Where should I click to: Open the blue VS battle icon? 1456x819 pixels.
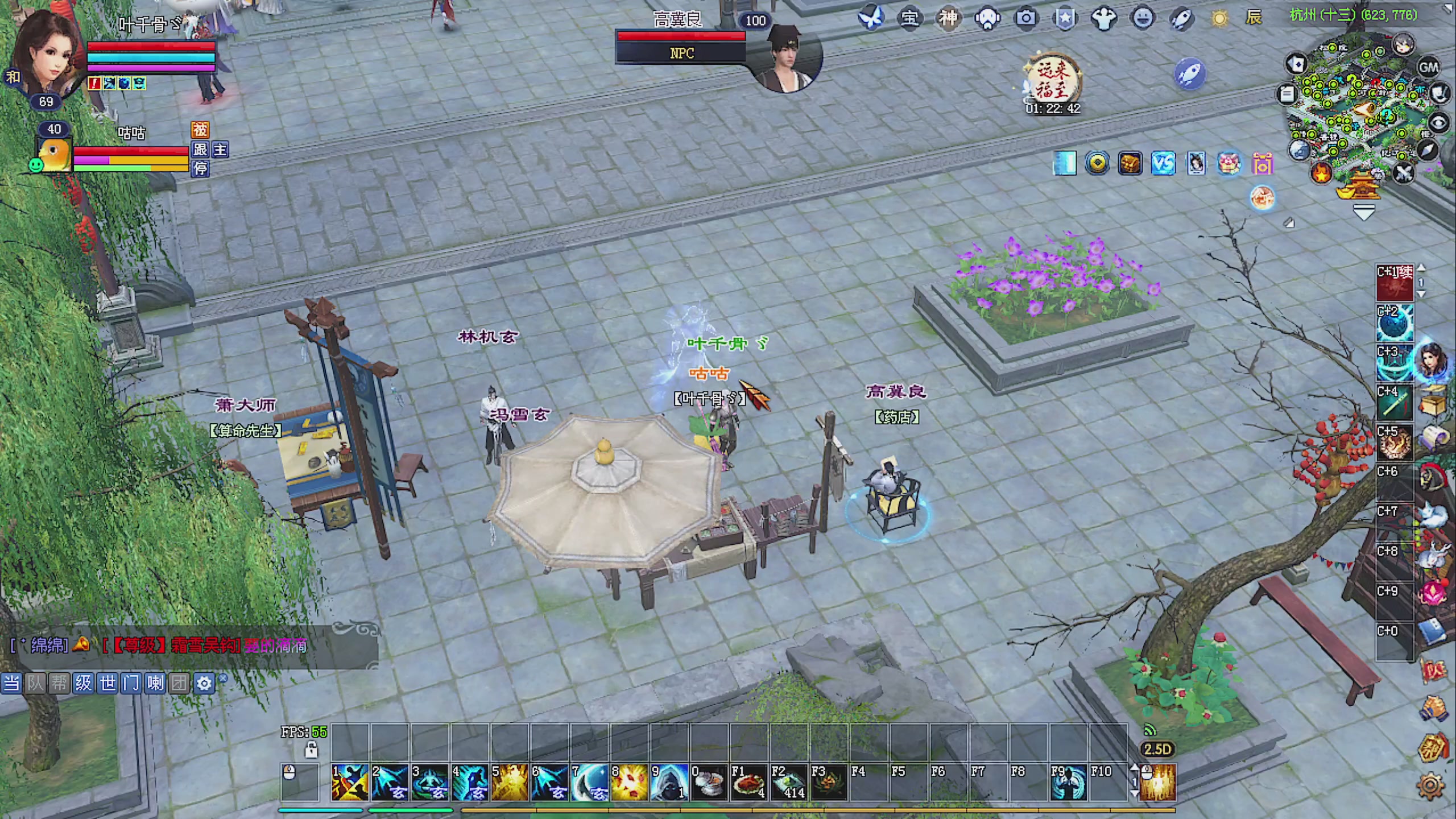point(1163,164)
